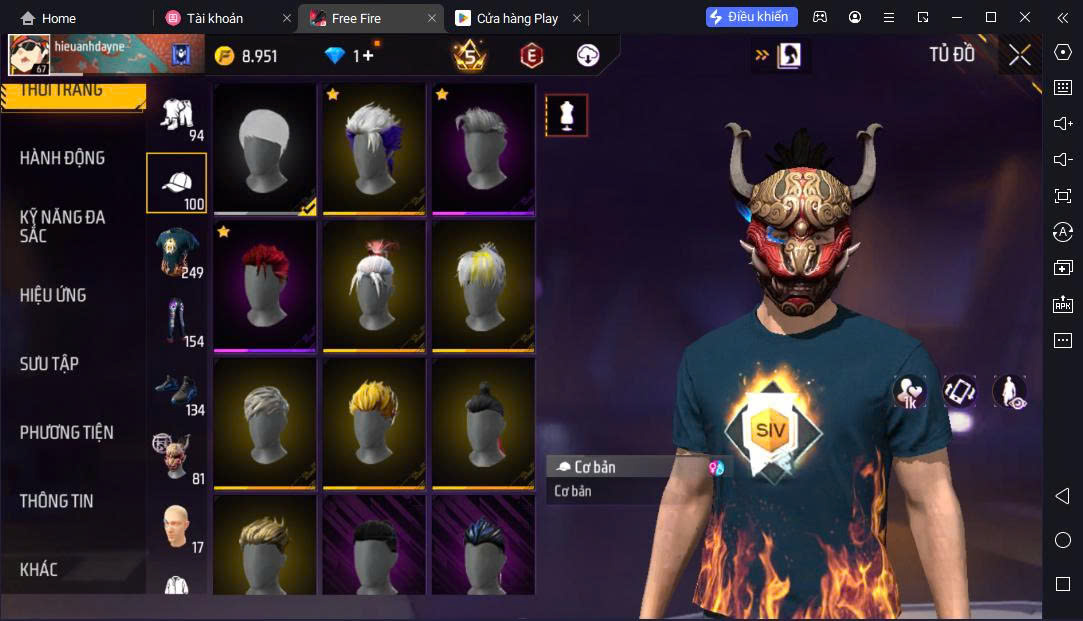The height and width of the screenshot is (621, 1083).
Task: Select the black top-knot hair item
Action: [x=483, y=422]
